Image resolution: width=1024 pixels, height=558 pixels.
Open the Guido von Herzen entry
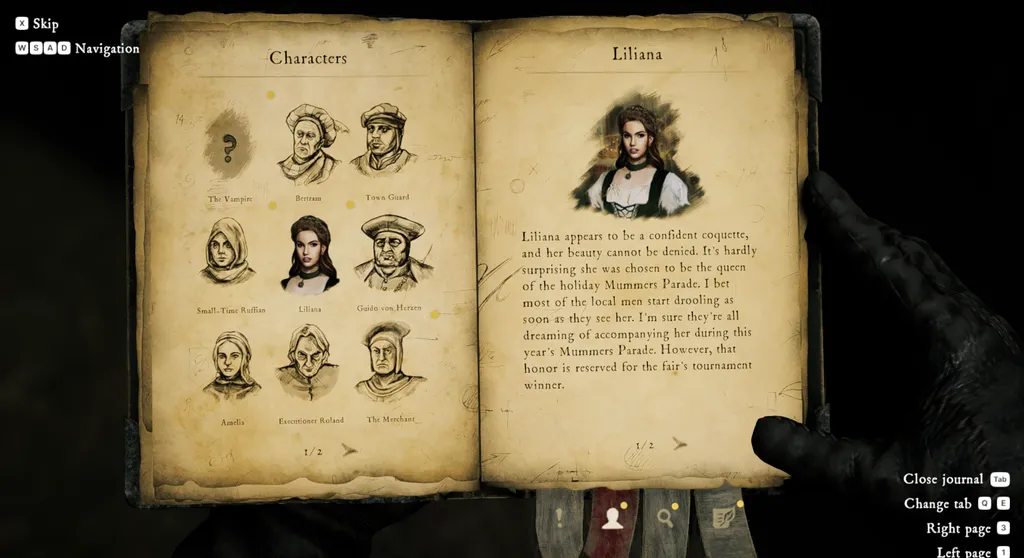[391, 255]
